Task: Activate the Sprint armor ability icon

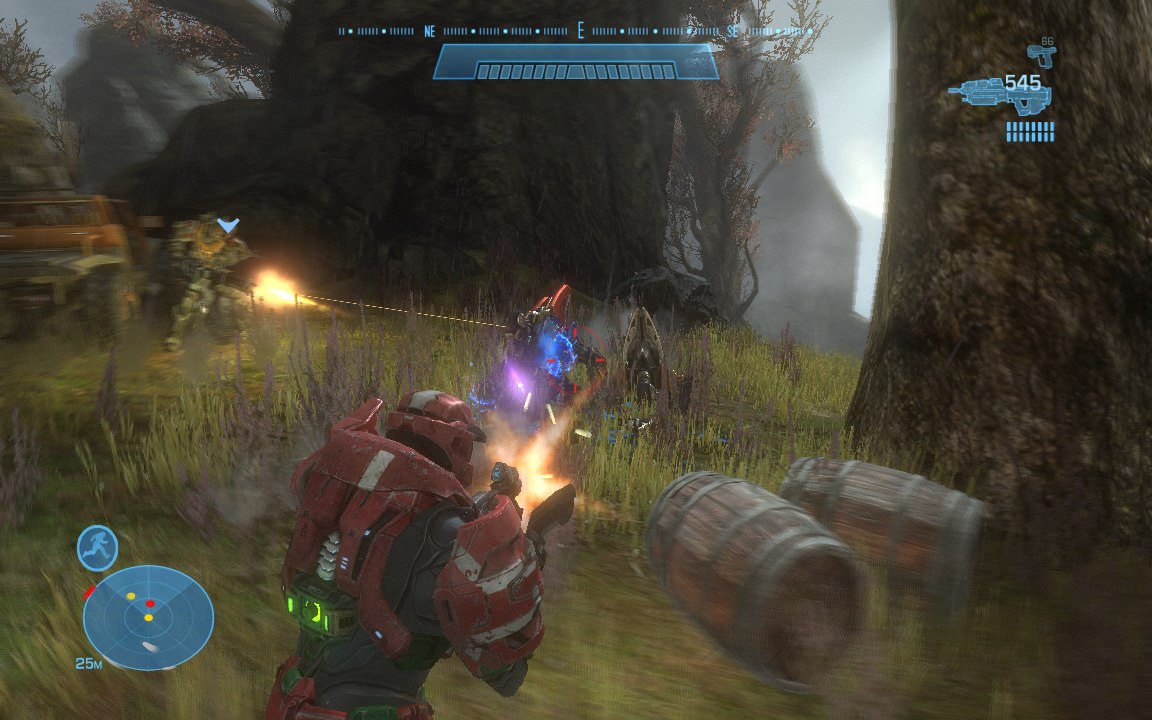Action: point(98,548)
